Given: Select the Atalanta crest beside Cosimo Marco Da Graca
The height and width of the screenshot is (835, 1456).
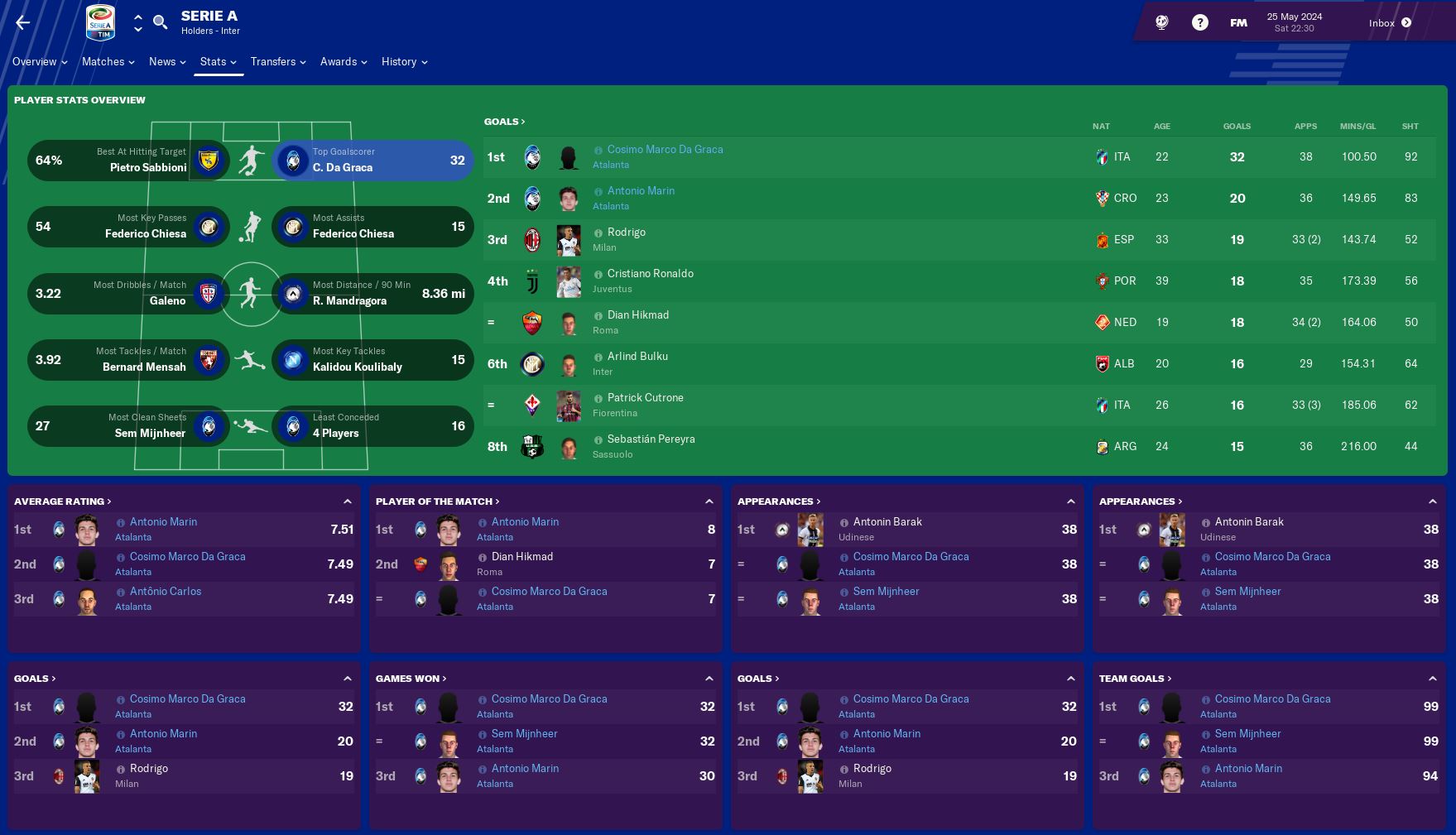Looking at the screenshot, I should coord(532,157).
